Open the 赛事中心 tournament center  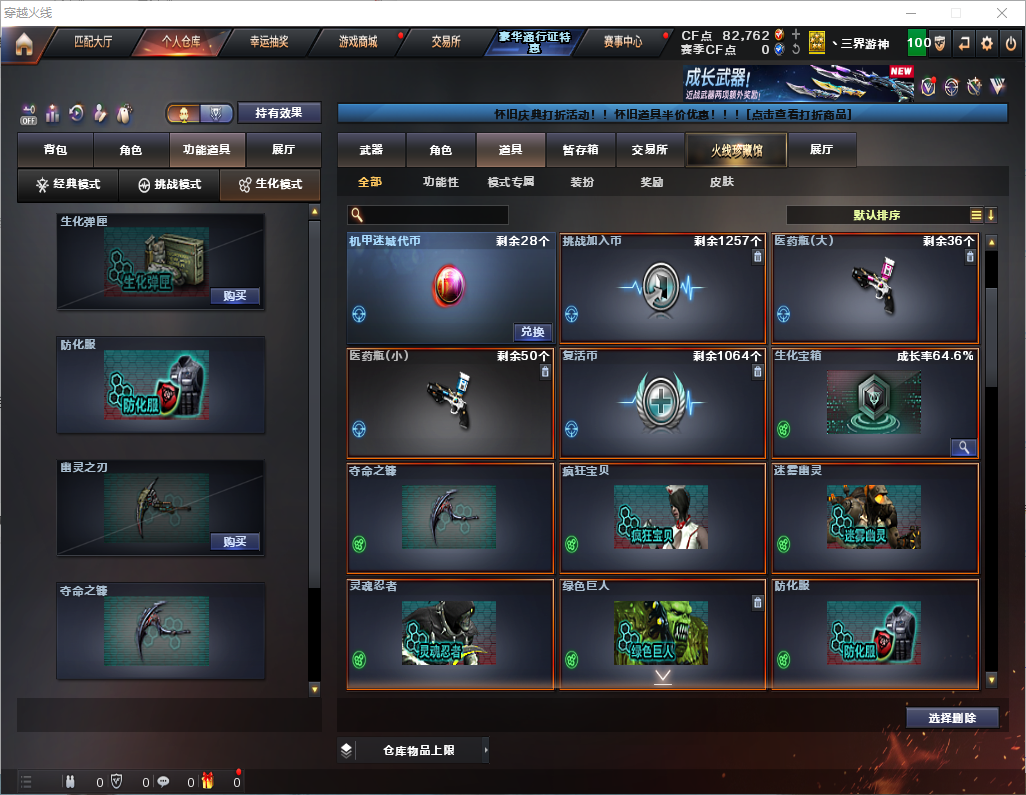pyautogui.click(x=622, y=42)
